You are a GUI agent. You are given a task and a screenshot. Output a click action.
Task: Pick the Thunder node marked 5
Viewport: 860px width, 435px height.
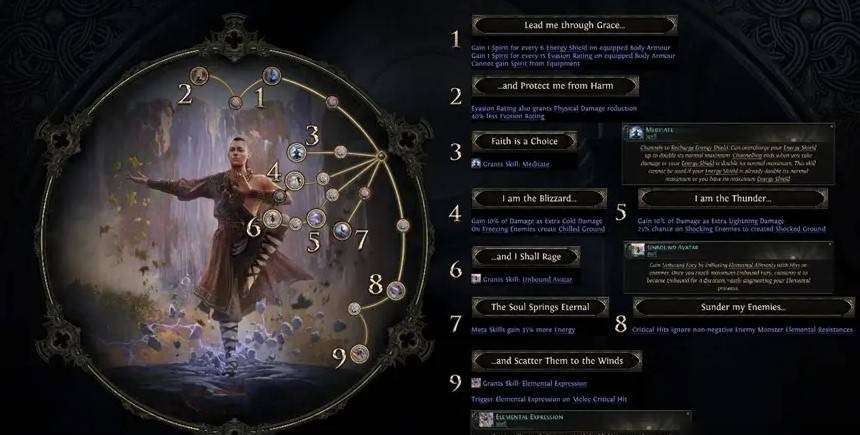315,217
